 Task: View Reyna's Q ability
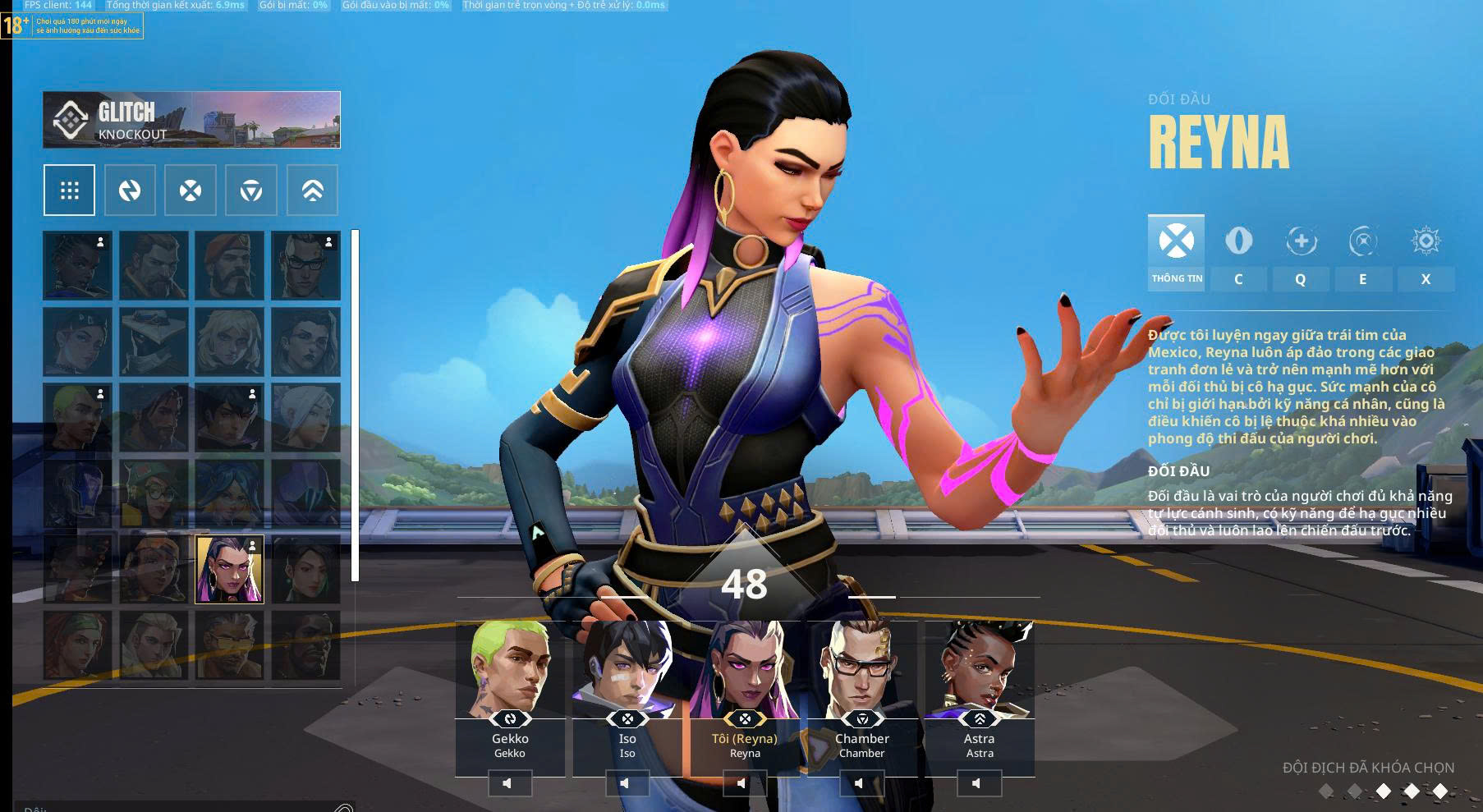(1301, 255)
